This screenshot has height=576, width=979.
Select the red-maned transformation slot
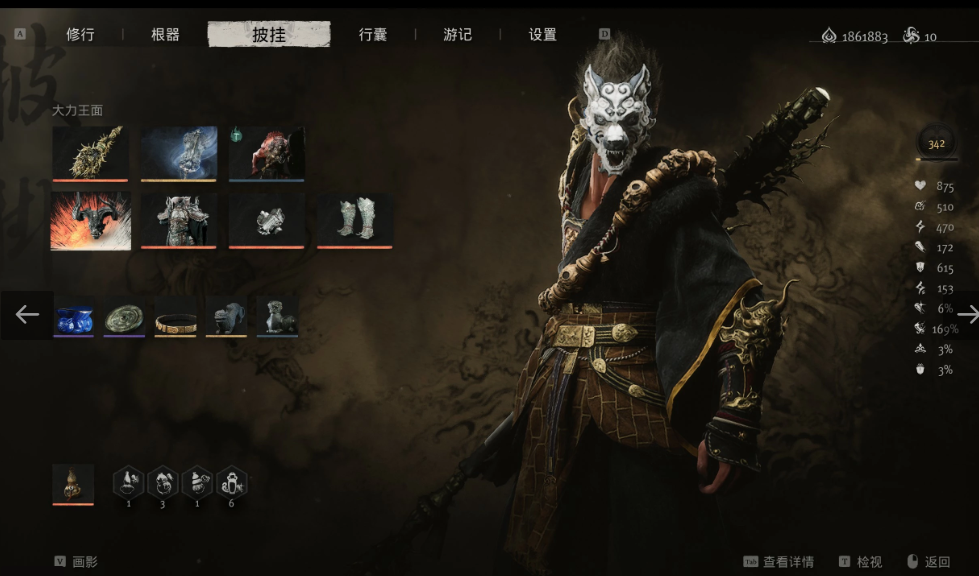coord(267,153)
